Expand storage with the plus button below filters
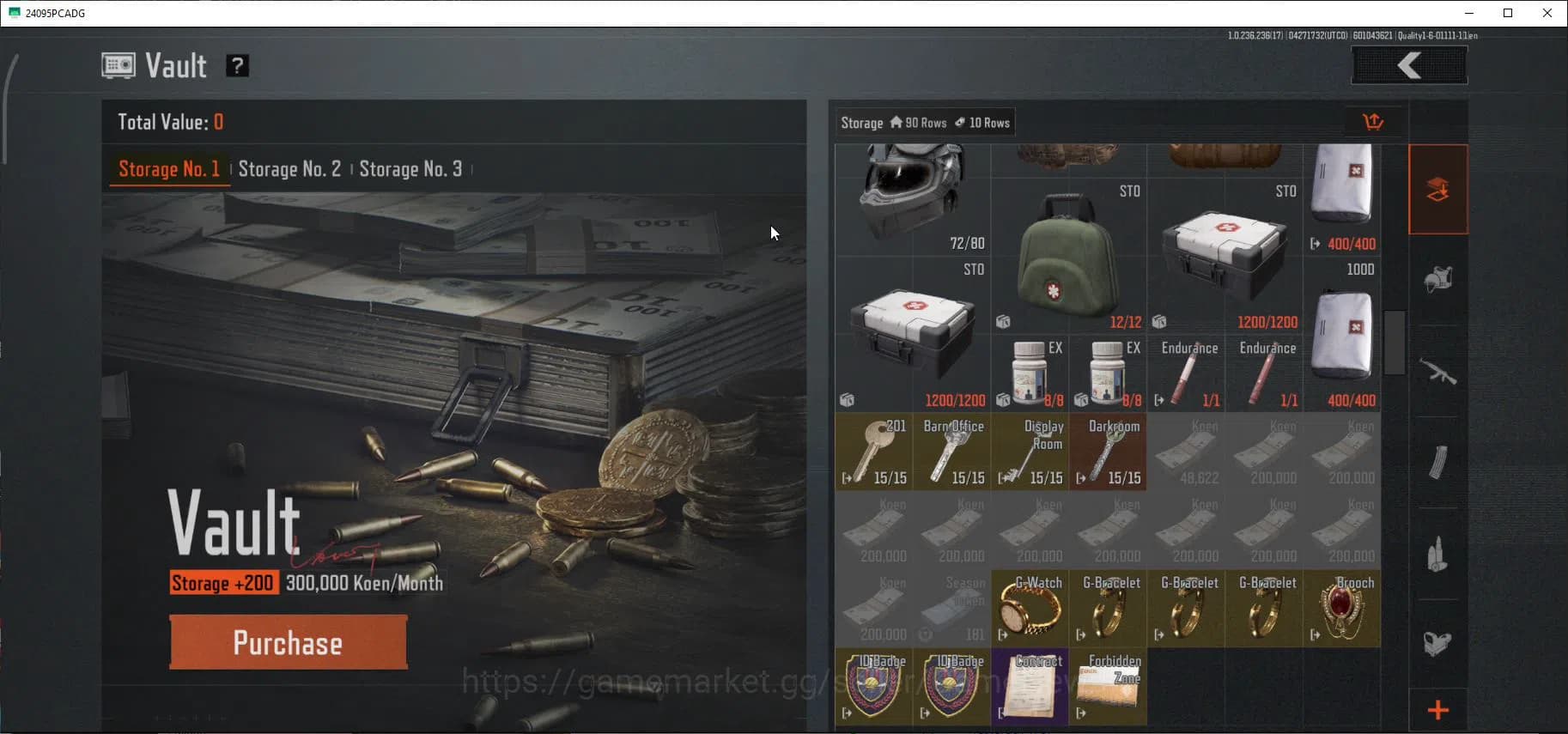Screen dimensions: 1568x734 coord(1438,709)
